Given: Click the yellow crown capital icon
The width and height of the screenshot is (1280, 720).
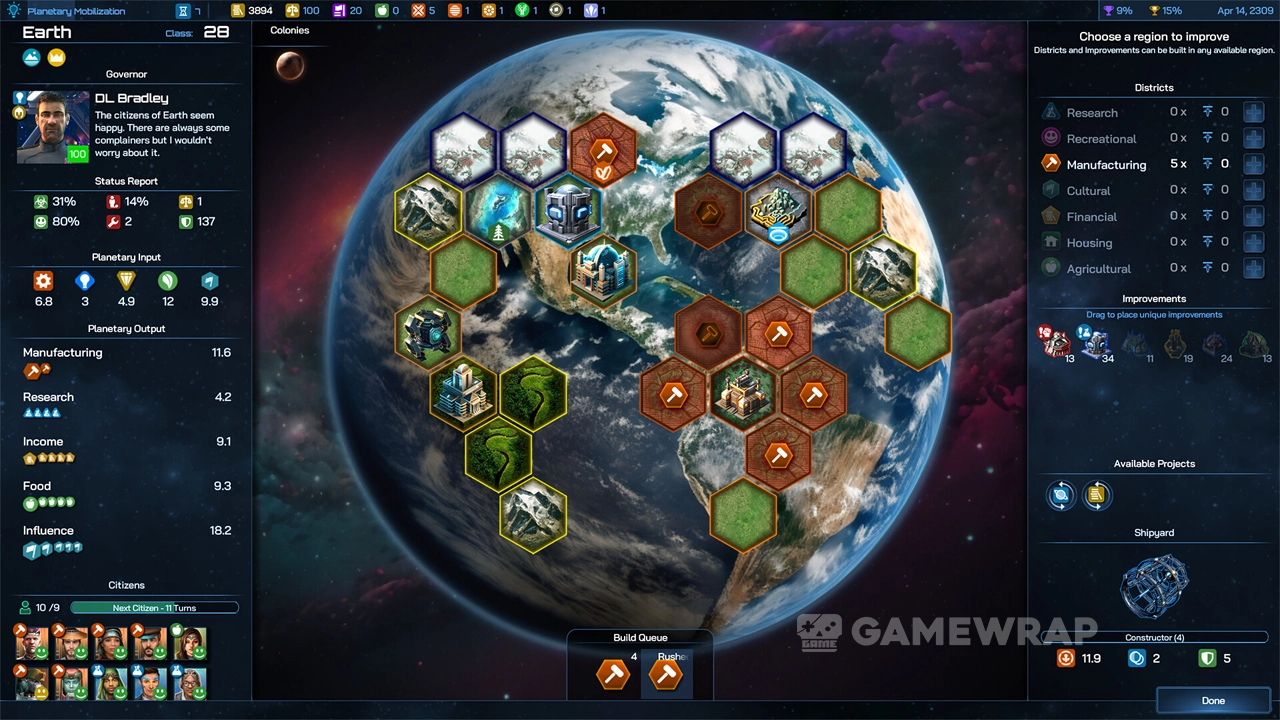Looking at the screenshot, I should pos(57,57).
